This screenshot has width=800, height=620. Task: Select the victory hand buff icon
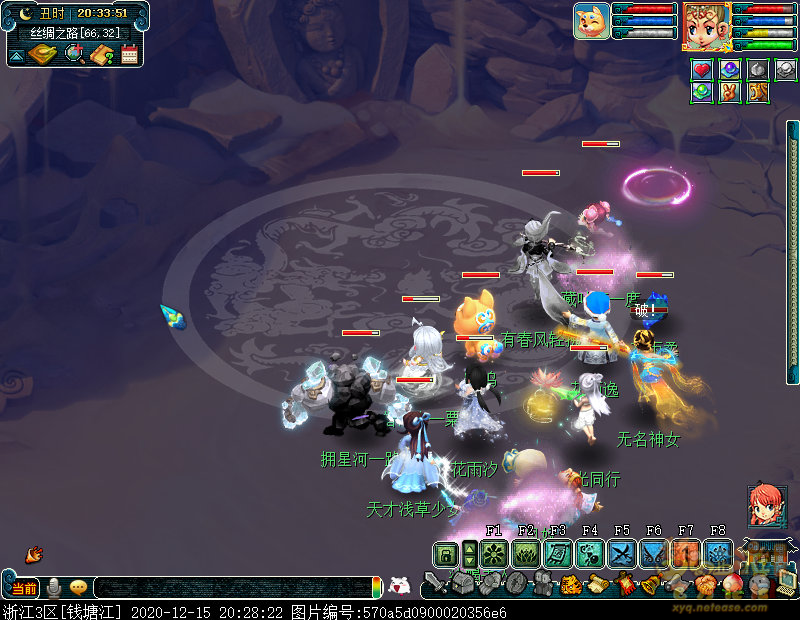pyautogui.click(x=730, y=92)
